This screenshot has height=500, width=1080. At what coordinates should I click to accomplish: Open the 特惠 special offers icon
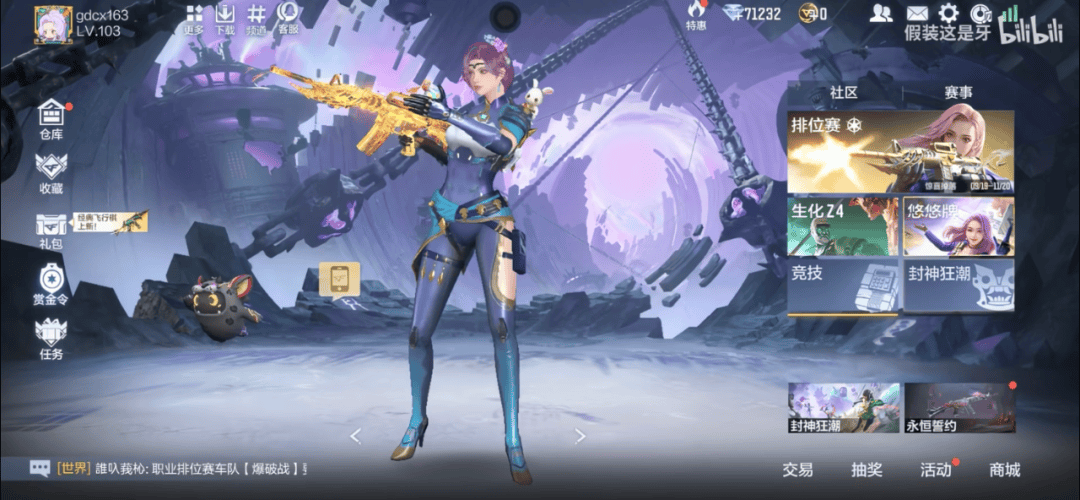coord(696,15)
